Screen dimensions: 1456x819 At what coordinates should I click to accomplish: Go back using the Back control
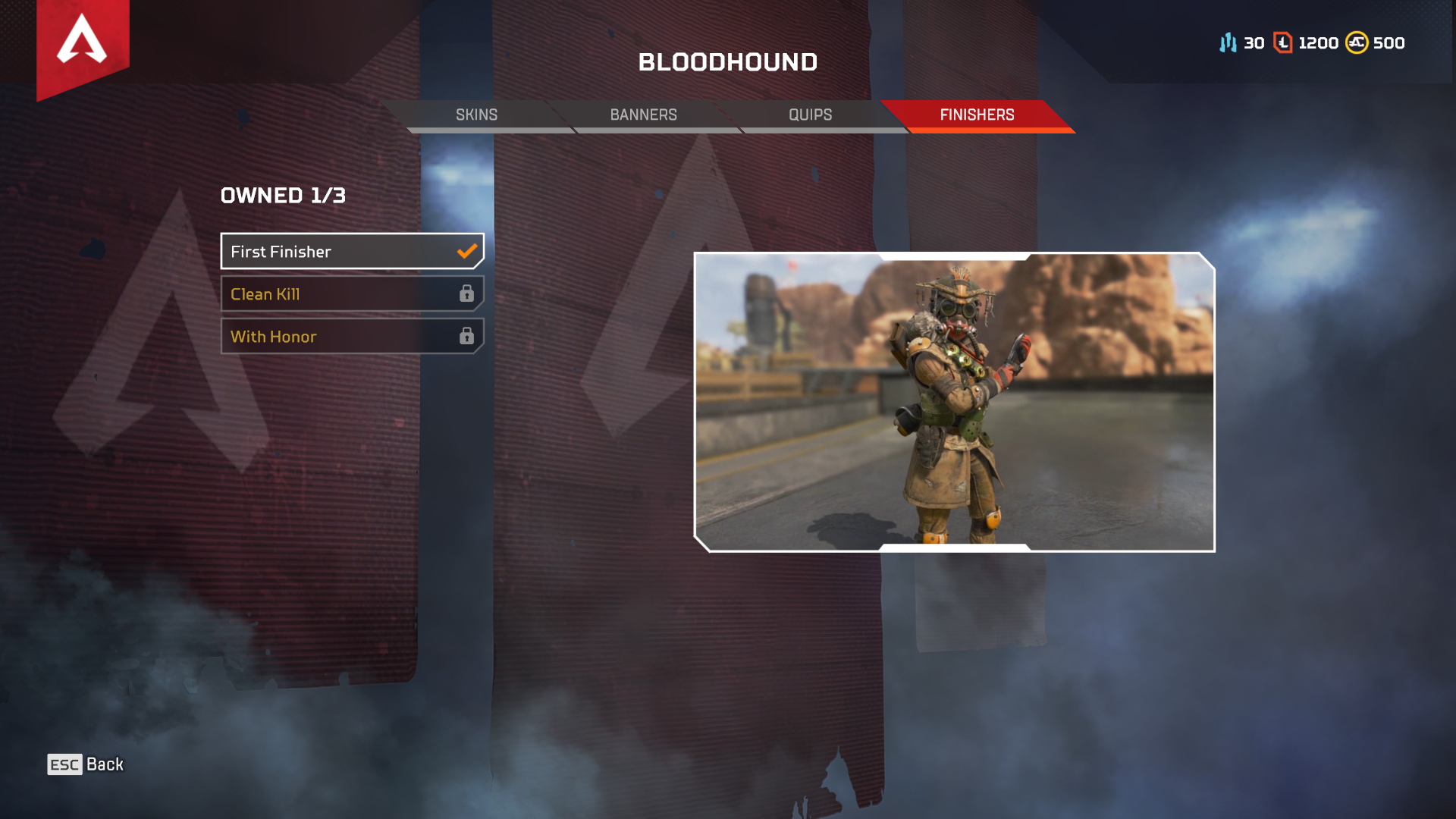85,764
